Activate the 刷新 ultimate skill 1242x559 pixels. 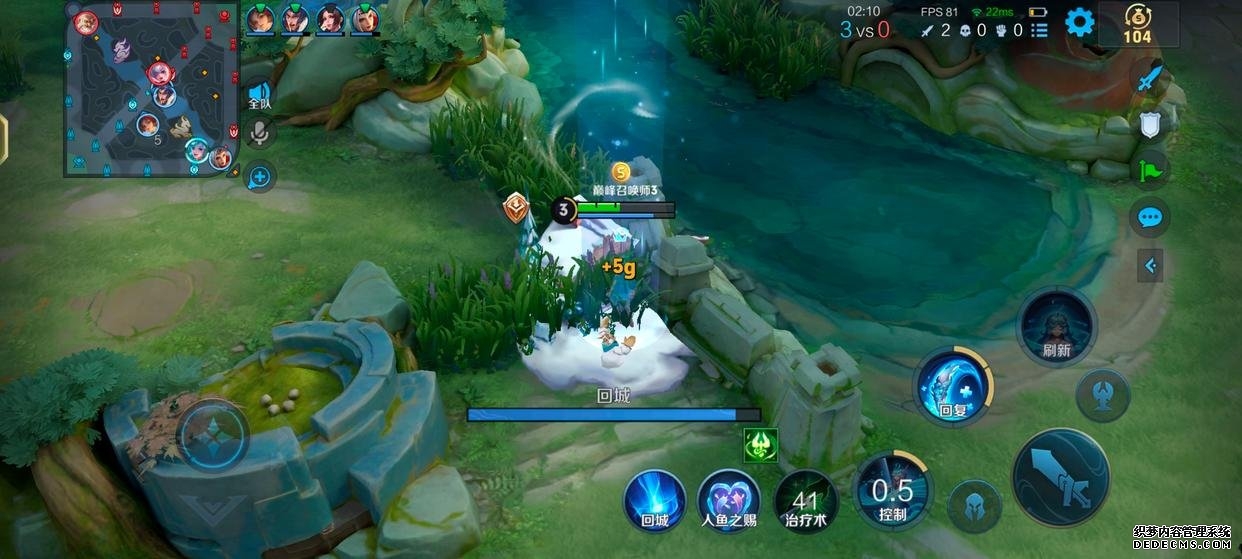pos(1056,327)
